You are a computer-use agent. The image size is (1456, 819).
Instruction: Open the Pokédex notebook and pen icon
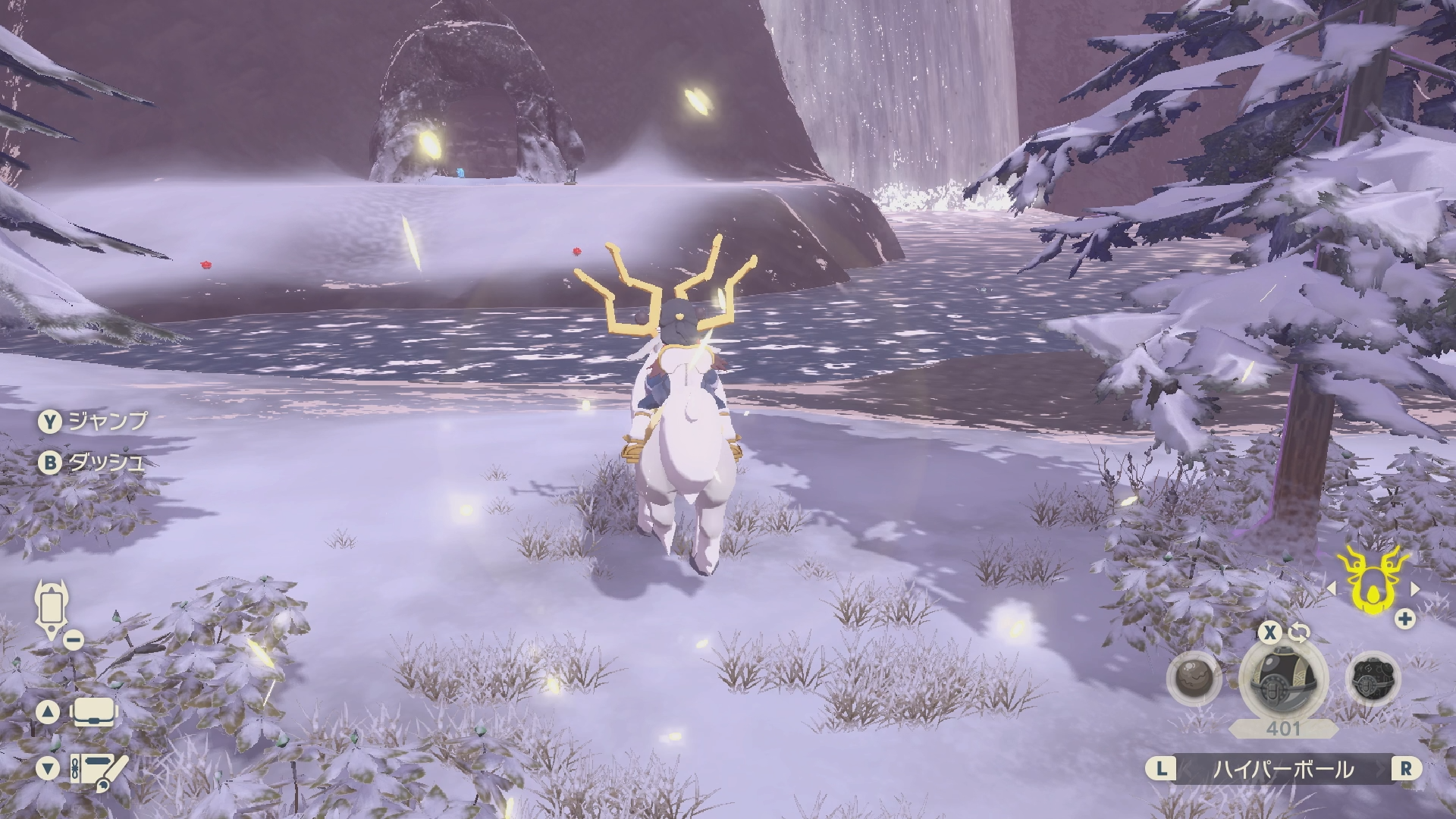pyautogui.click(x=99, y=769)
